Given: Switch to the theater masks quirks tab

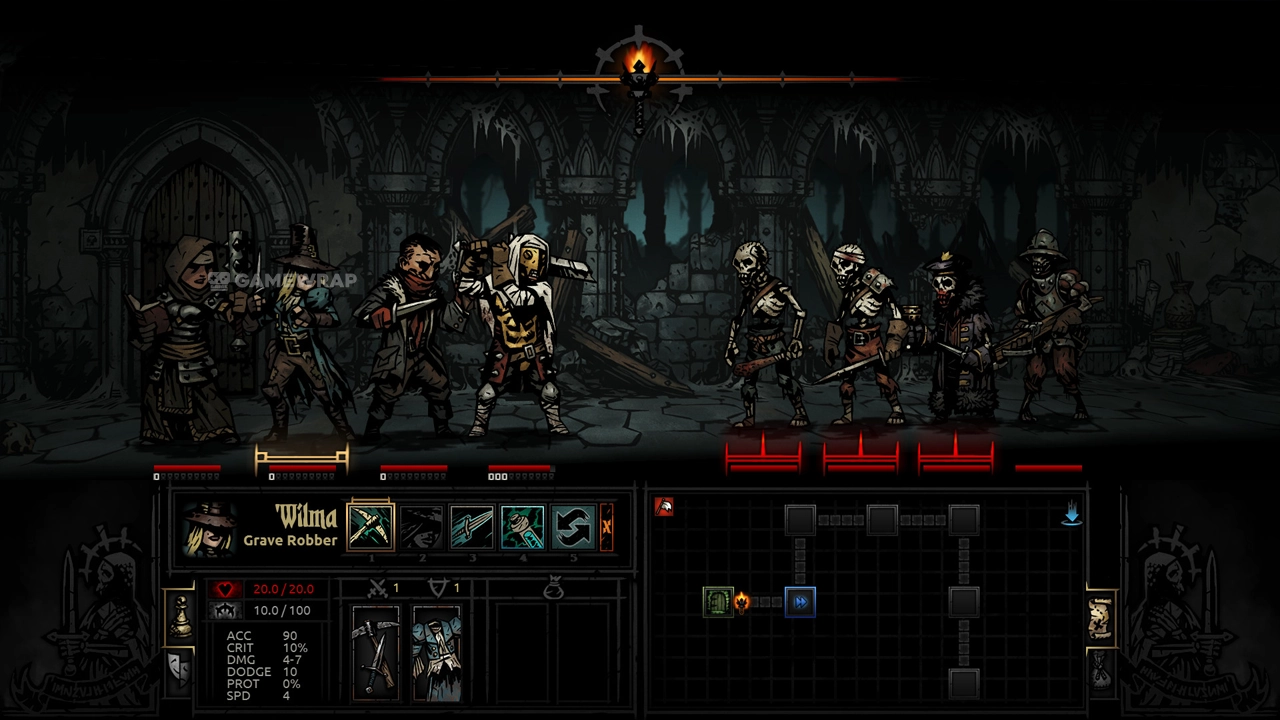Looking at the screenshot, I should tap(180, 666).
